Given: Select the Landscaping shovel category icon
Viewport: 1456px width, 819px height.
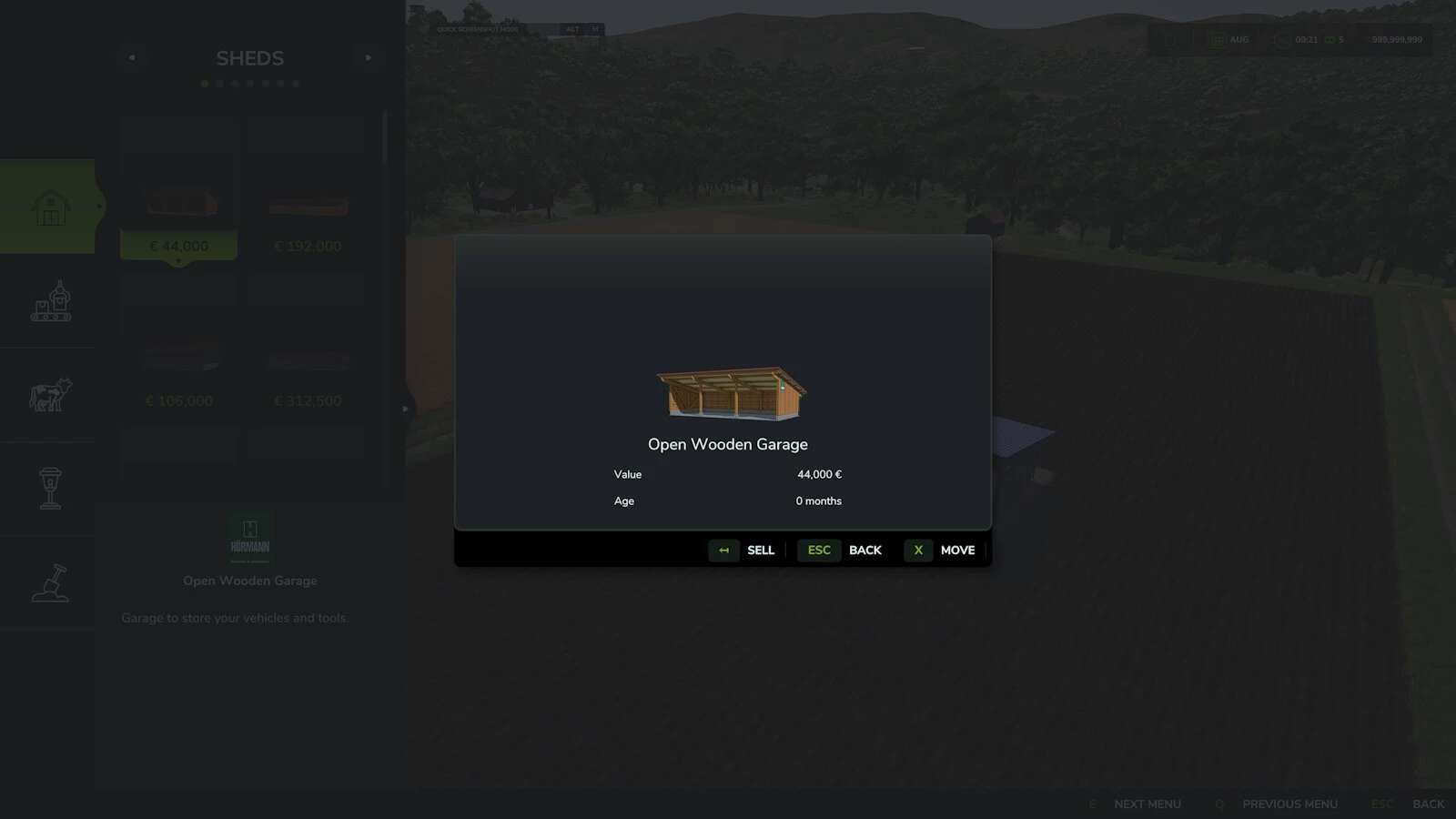Looking at the screenshot, I should coord(50,582).
